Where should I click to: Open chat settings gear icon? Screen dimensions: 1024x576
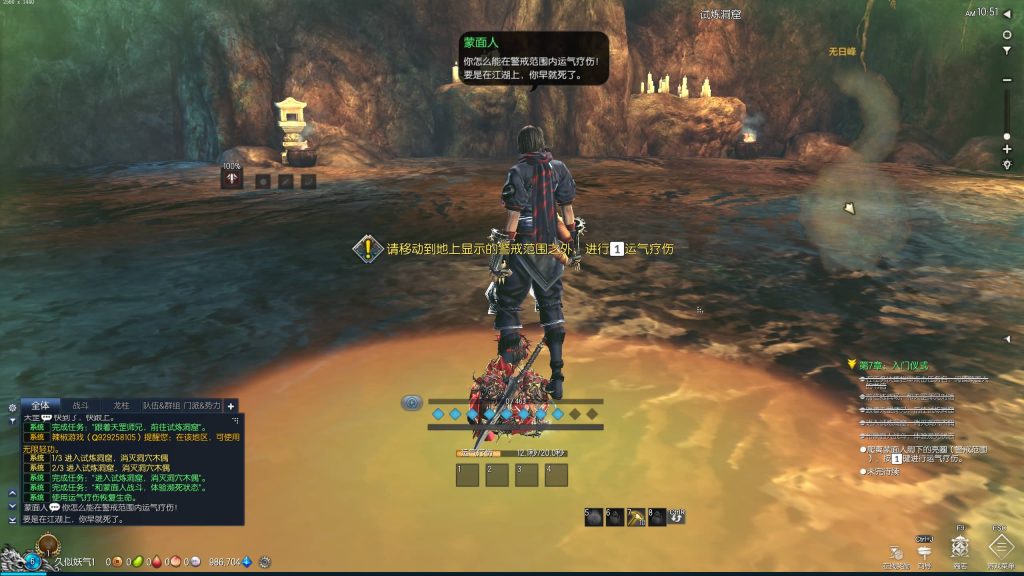coord(12,407)
